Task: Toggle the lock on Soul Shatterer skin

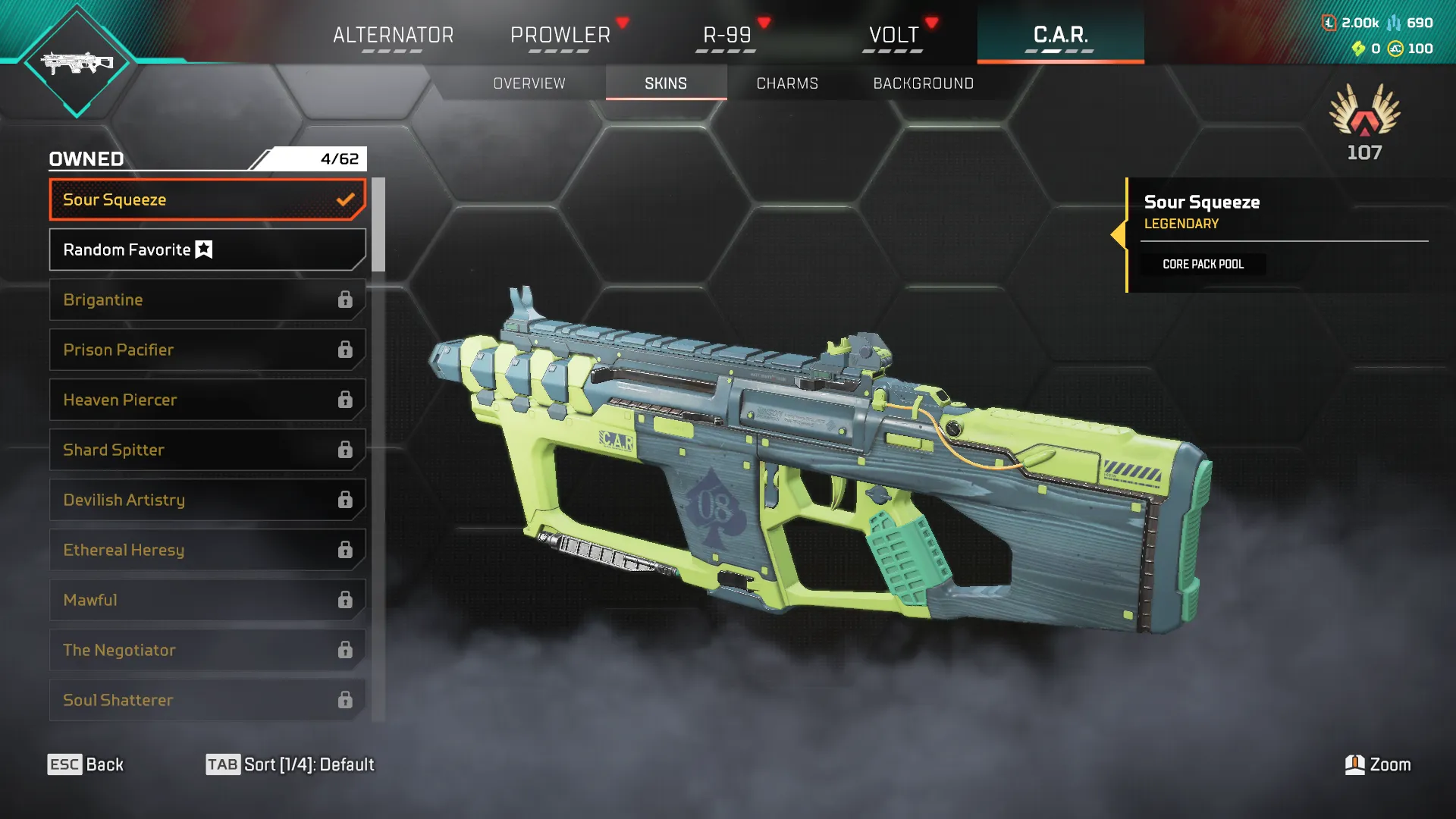Action: (x=346, y=699)
